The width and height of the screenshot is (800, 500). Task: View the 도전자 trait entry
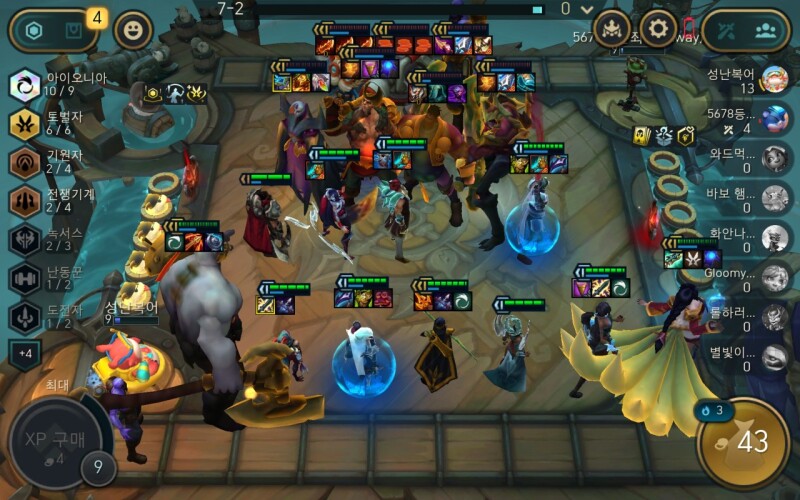(55, 316)
